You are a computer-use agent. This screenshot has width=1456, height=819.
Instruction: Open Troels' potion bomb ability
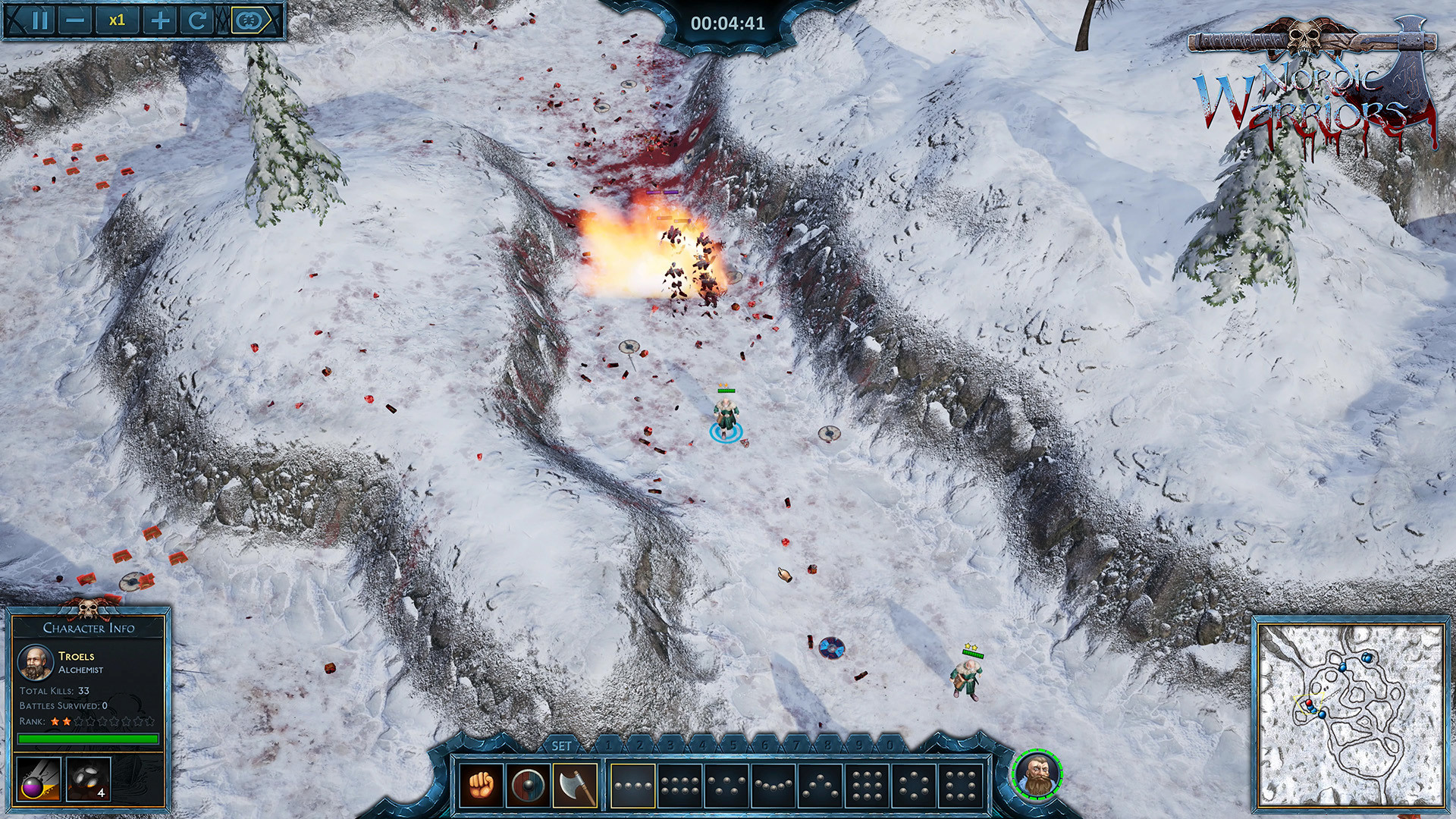(38, 780)
